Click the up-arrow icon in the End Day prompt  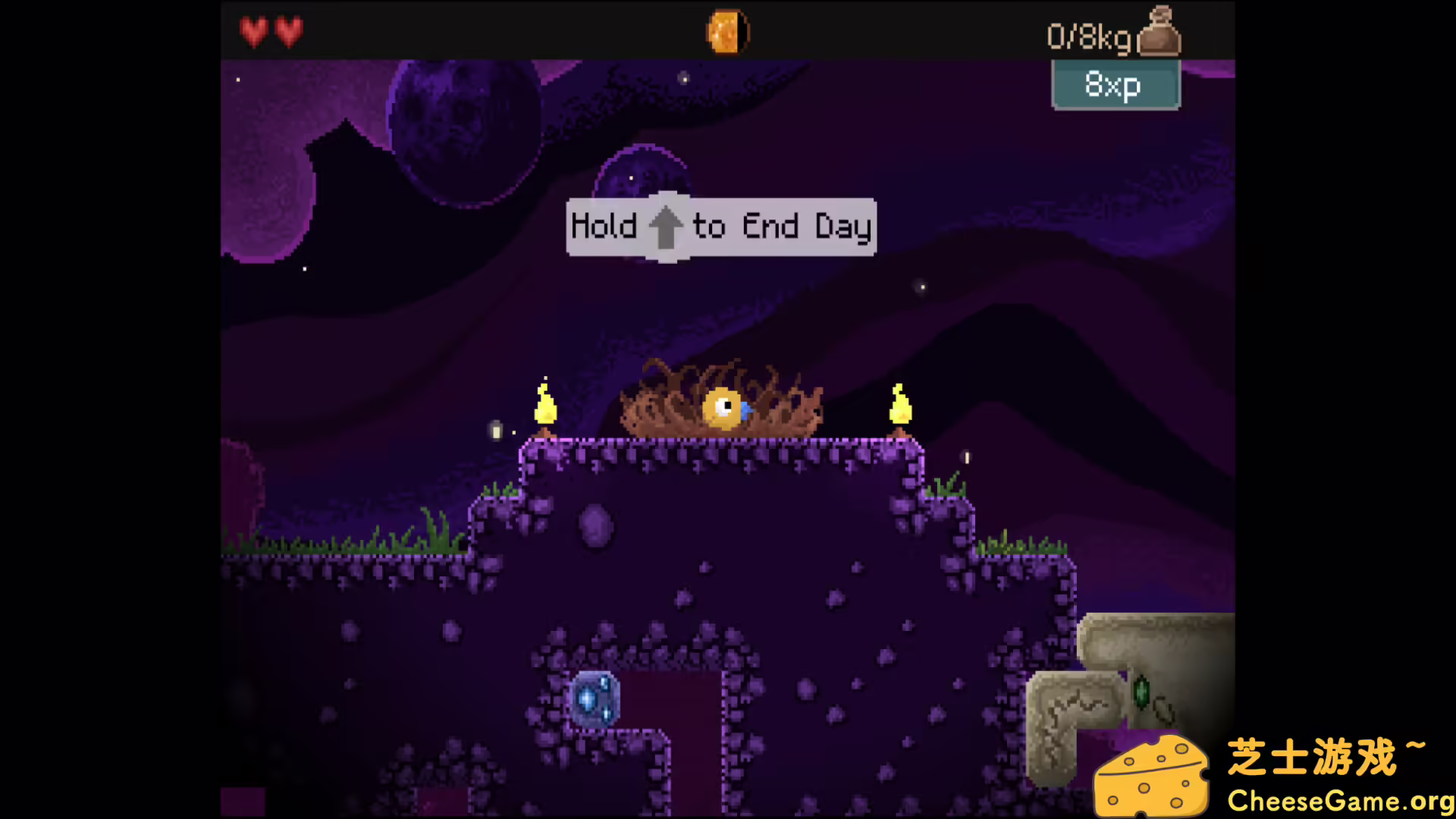[x=667, y=226]
